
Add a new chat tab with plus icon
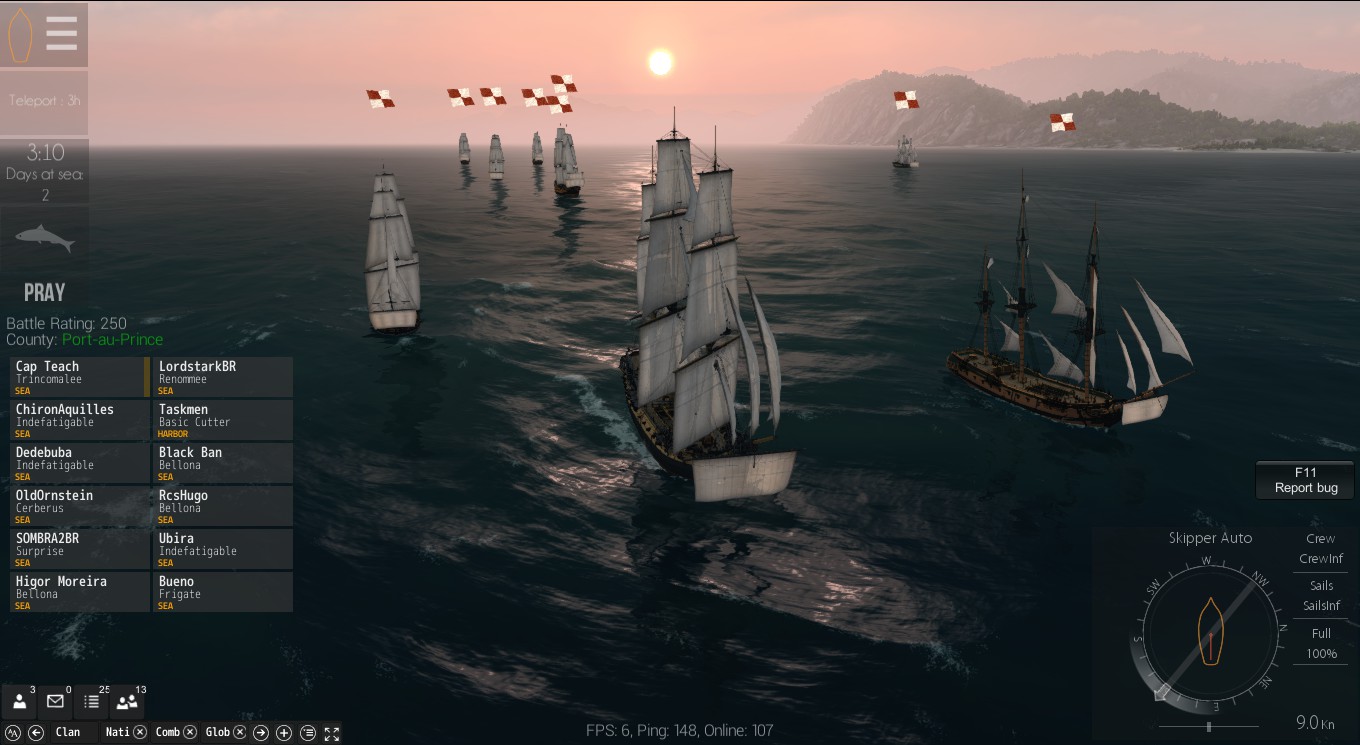tap(283, 733)
